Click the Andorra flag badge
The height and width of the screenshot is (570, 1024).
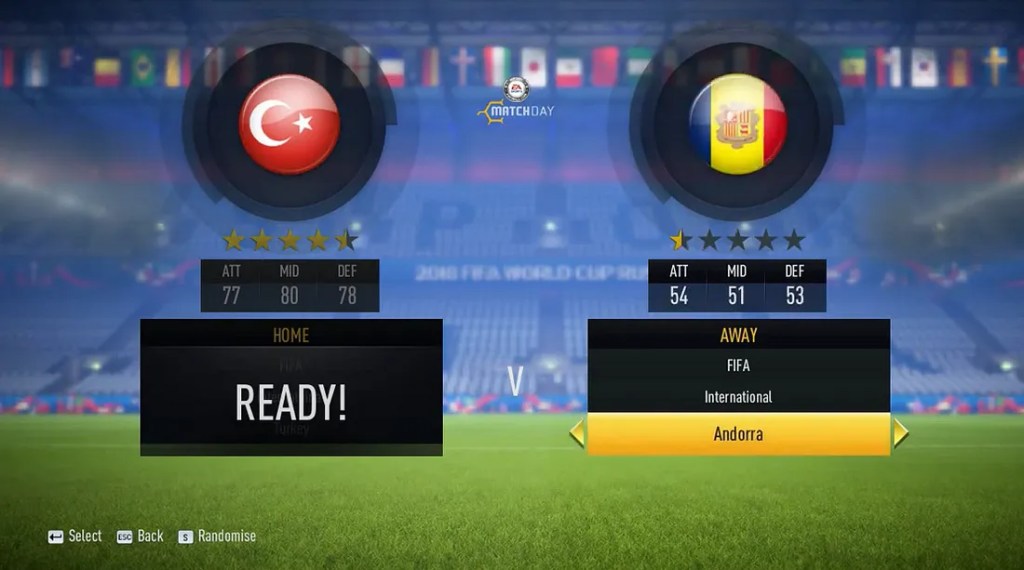pos(737,125)
